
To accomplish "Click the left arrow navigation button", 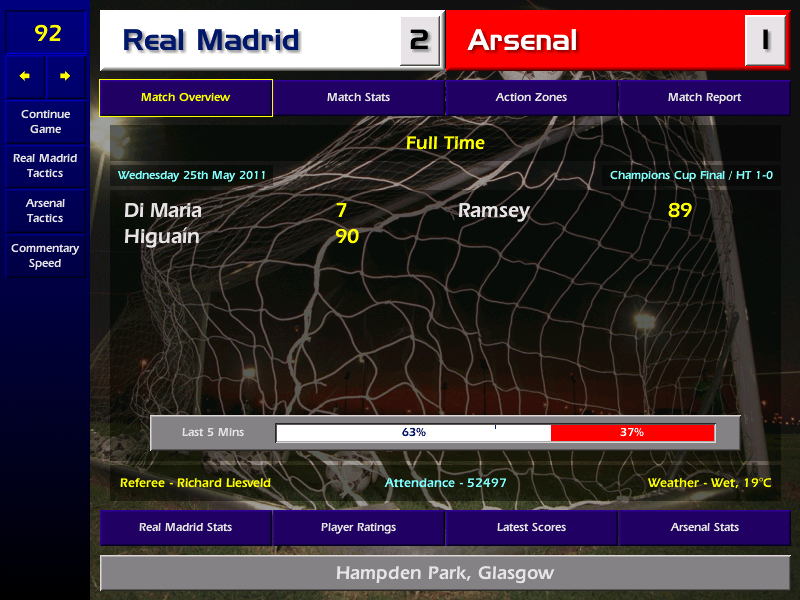I will coord(26,76).
